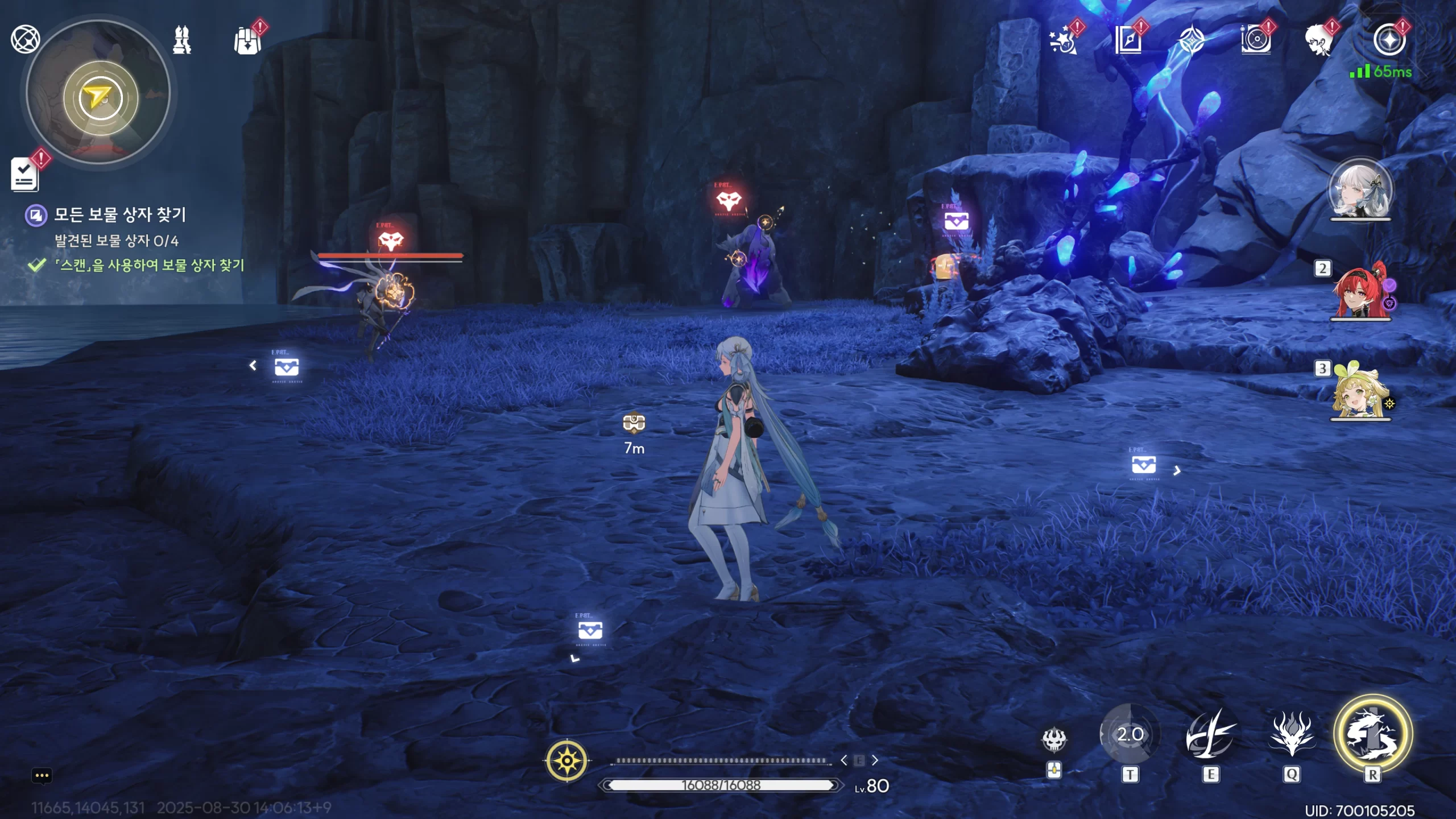This screenshot has width=1456, height=819.
Task: Activate the golden dragon ultimate skill
Action: click(x=1372, y=734)
